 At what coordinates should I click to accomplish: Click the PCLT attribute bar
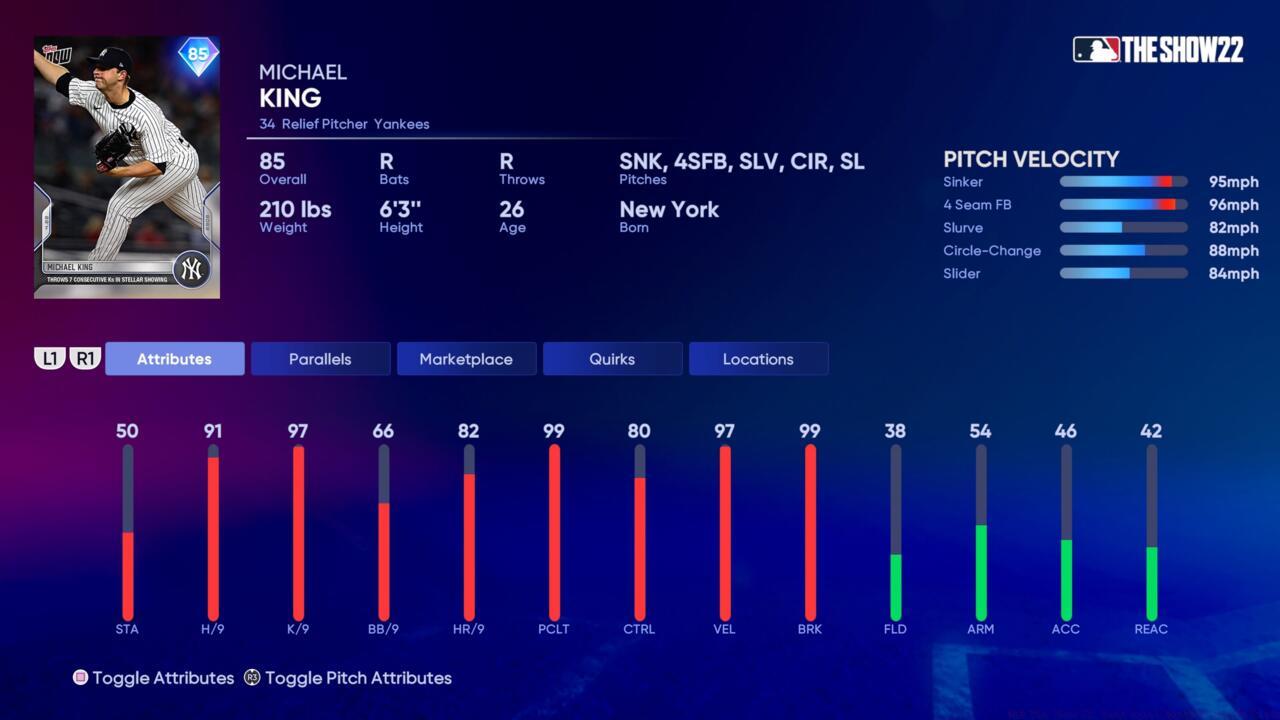coord(554,530)
